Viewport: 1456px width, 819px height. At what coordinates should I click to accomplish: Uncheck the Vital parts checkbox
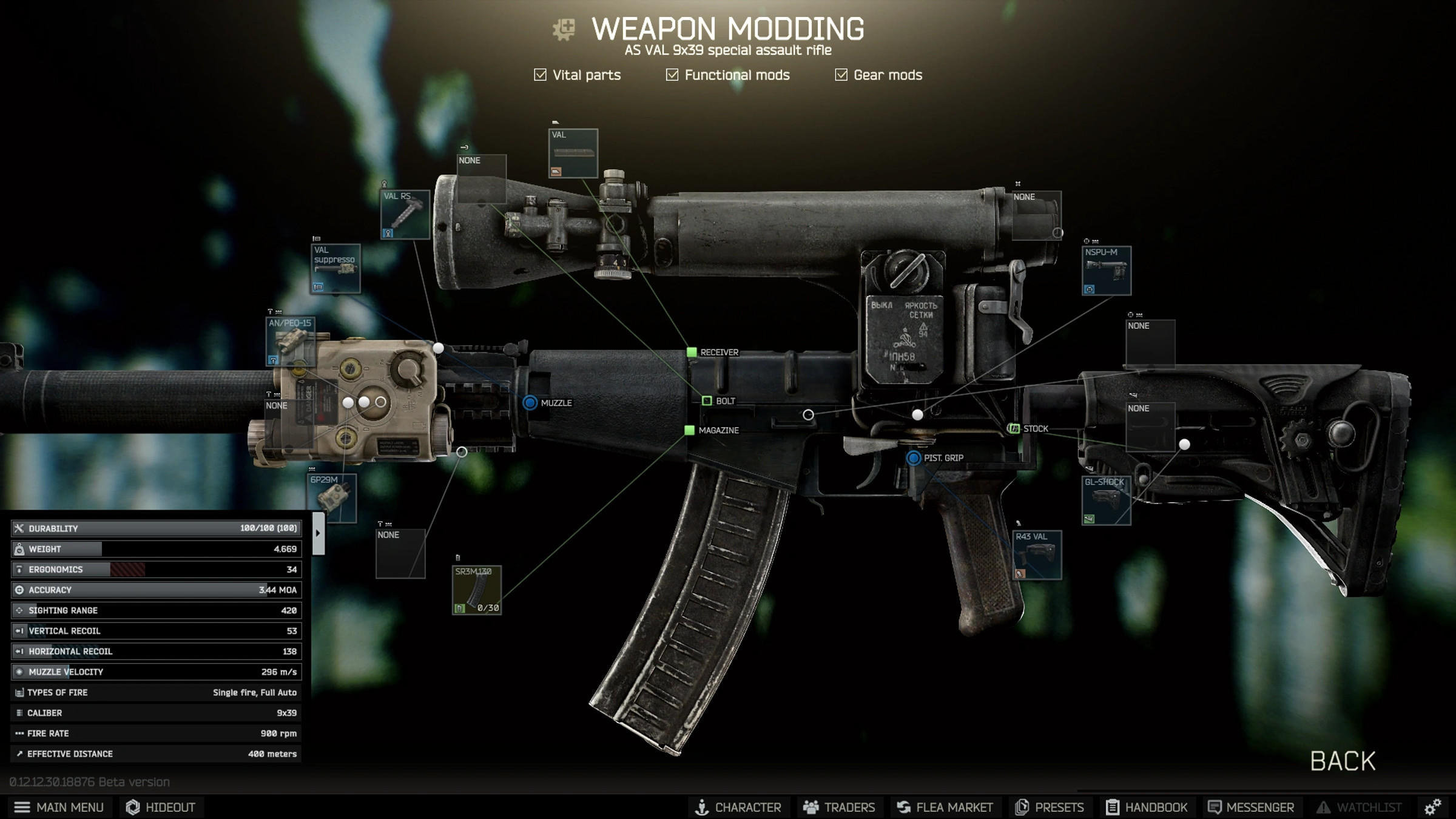[x=540, y=75]
